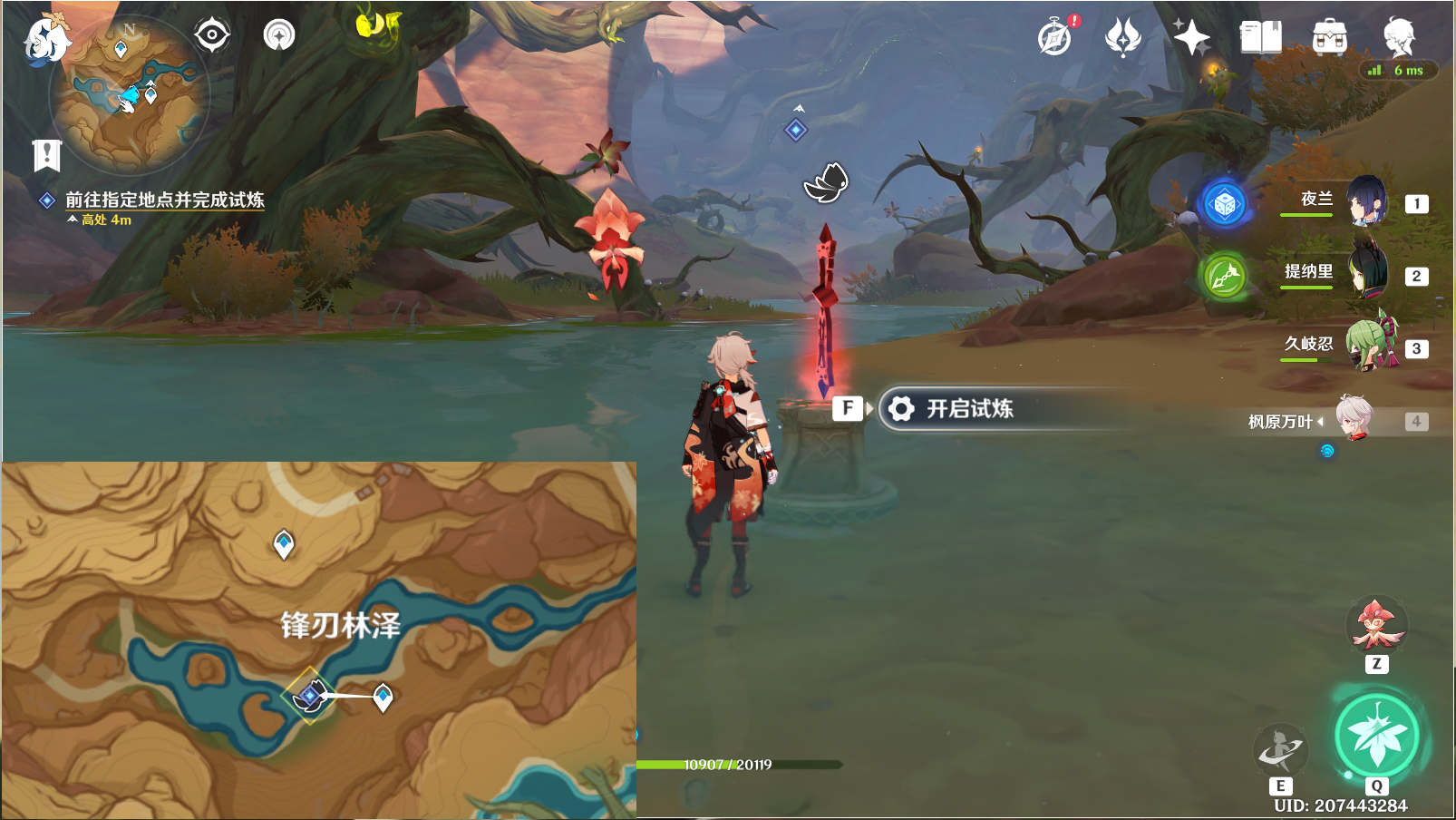The image size is (1456, 820).
Task: Select the 开启试炼 interaction prompt
Action: click(x=968, y=409)
